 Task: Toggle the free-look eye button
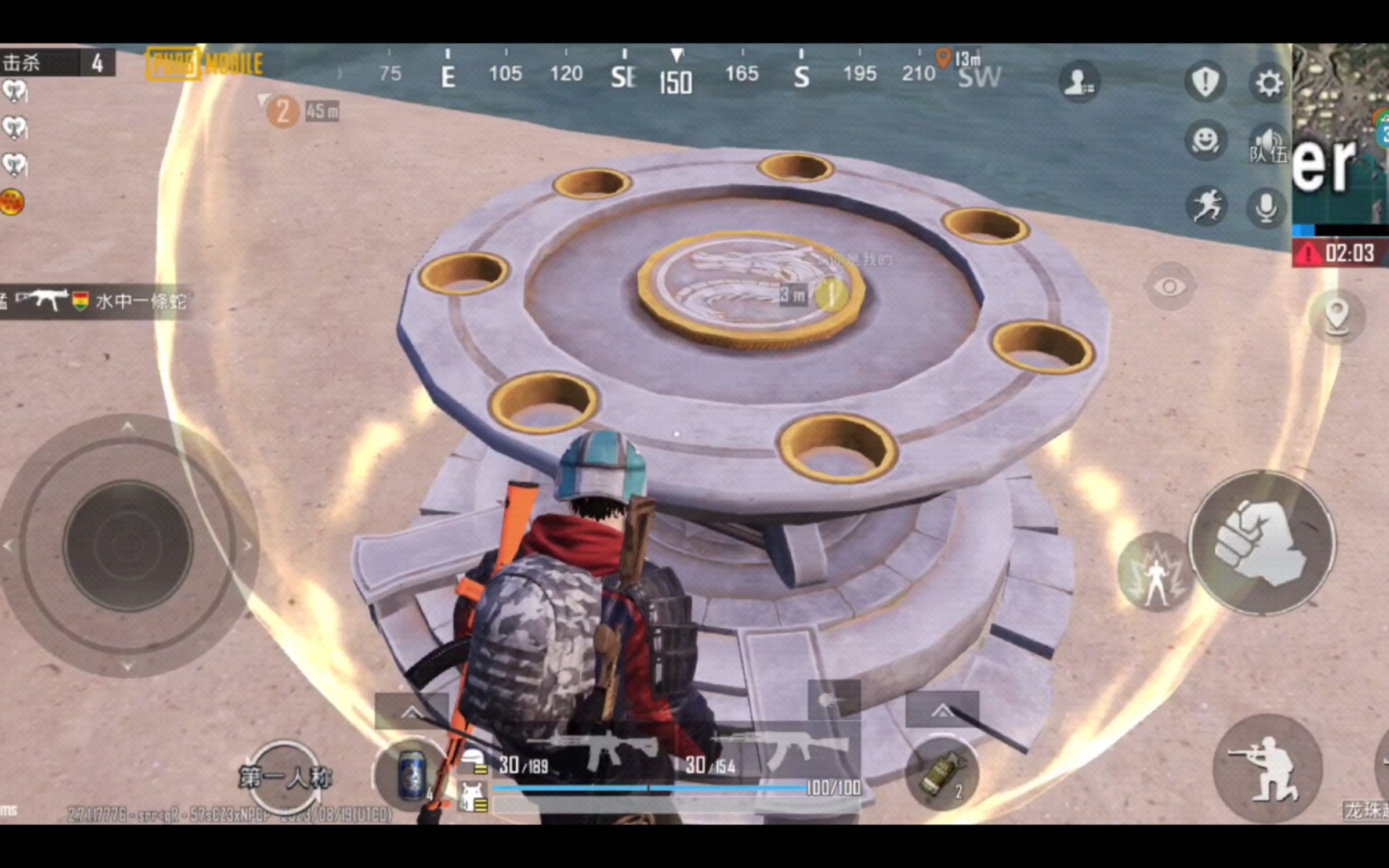[1170, 286]
